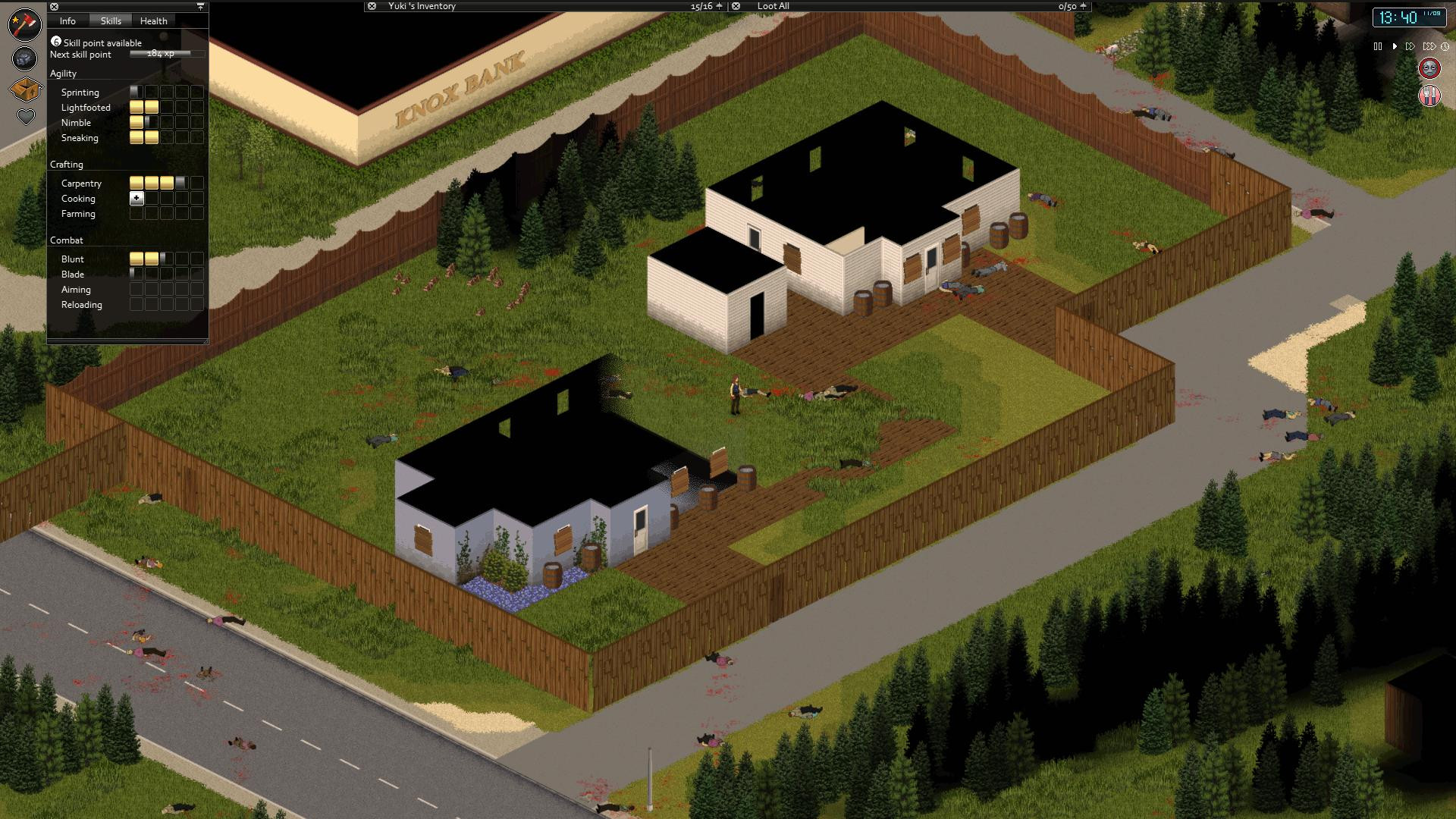Click the tired moodle face icon
1456x819 pixels.
1429,68
